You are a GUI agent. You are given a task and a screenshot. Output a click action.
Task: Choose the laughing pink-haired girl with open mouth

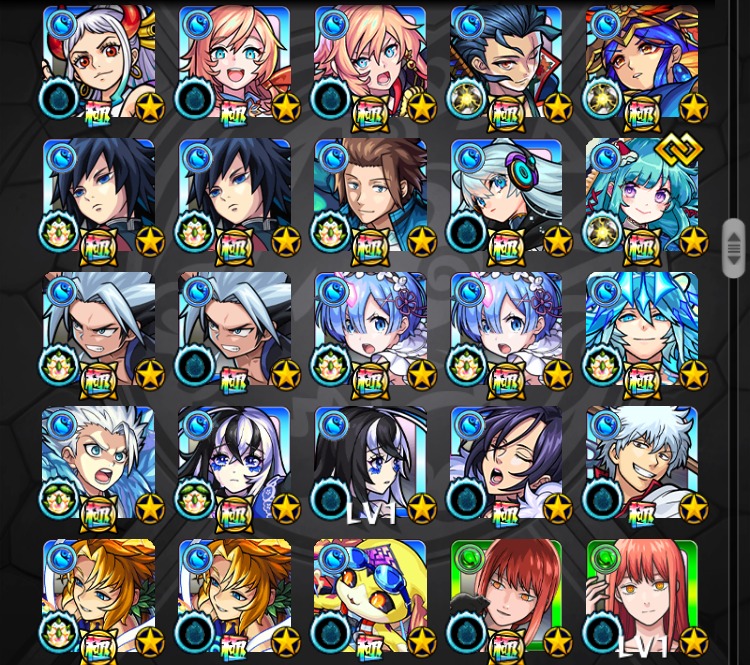[x=235, y=62]
